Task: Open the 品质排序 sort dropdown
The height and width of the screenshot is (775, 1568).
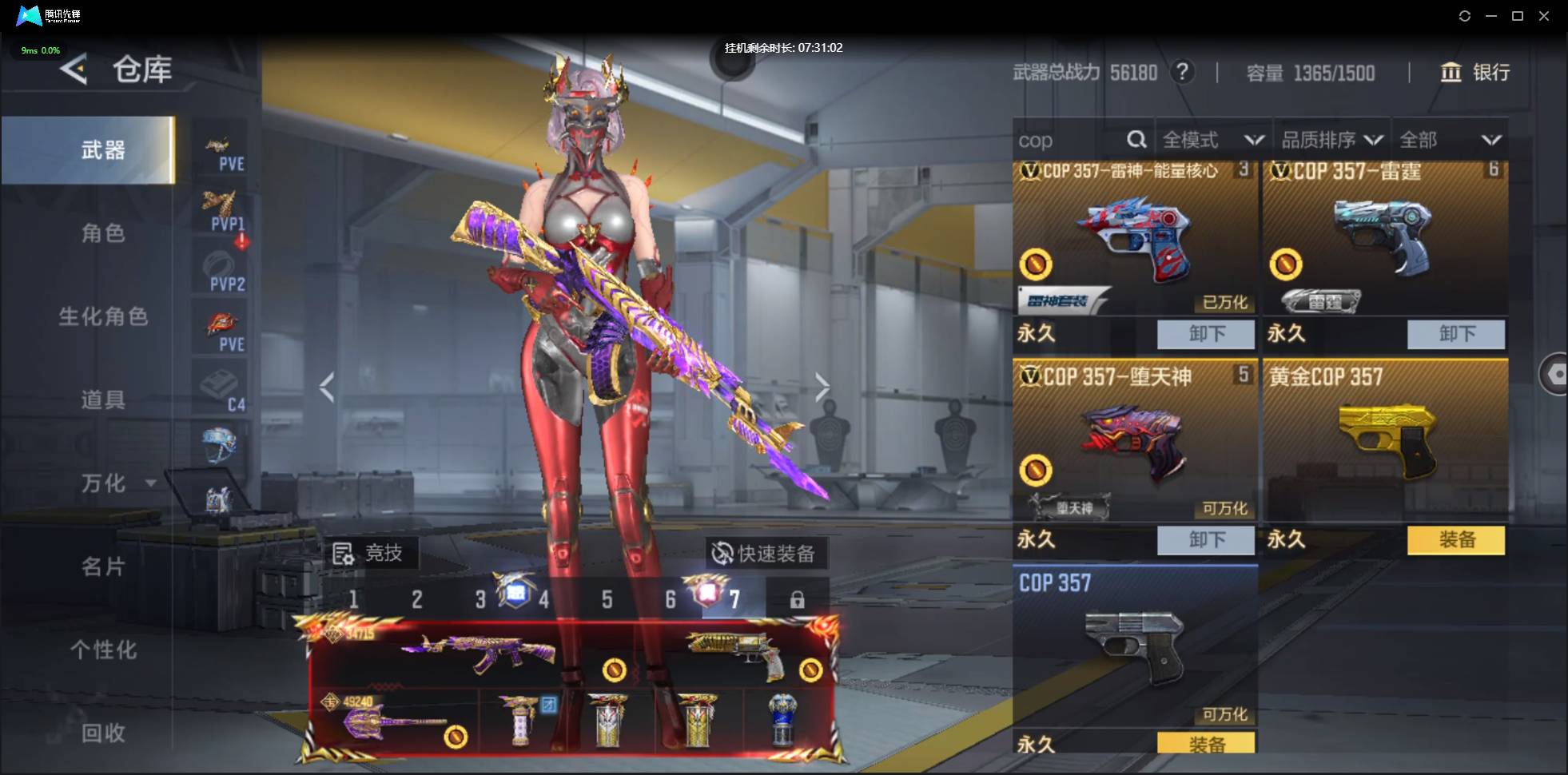Action: pos(1331,141)
